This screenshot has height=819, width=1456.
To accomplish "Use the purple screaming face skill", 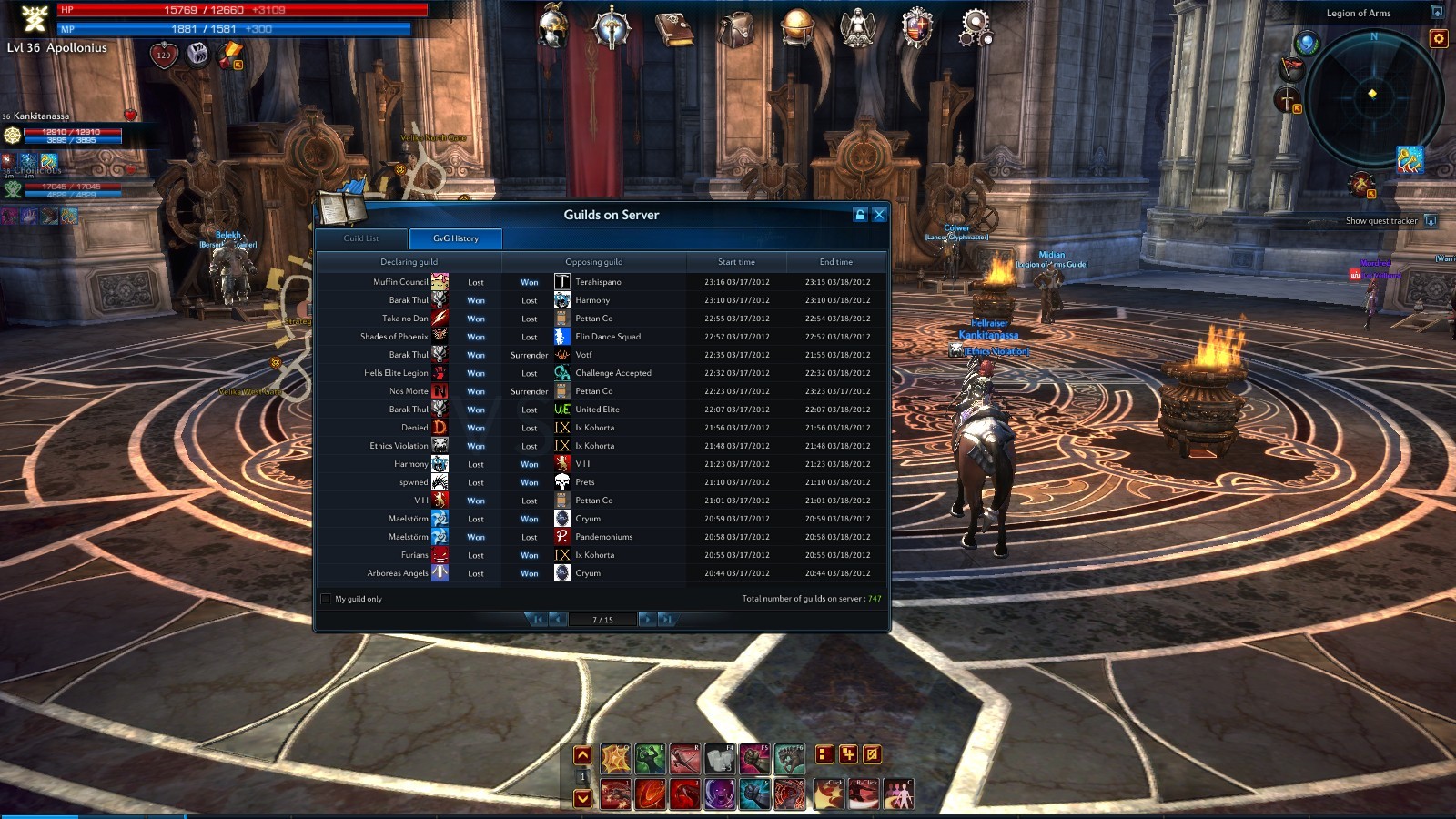I will point(720,794).
